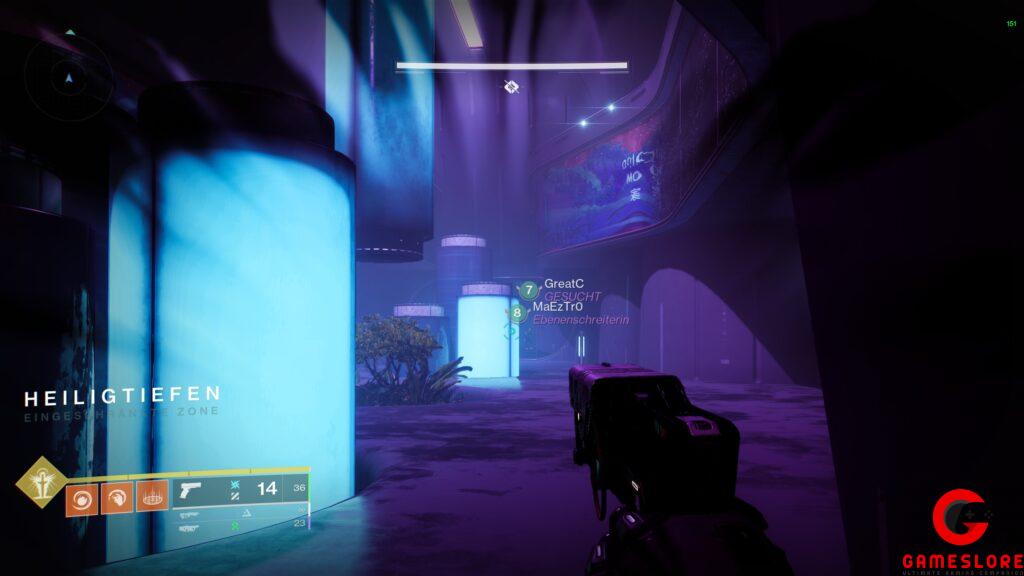The image size is (1024, 576).
Task: Trigger the orange melee ability icon
Action: [117, 498]
